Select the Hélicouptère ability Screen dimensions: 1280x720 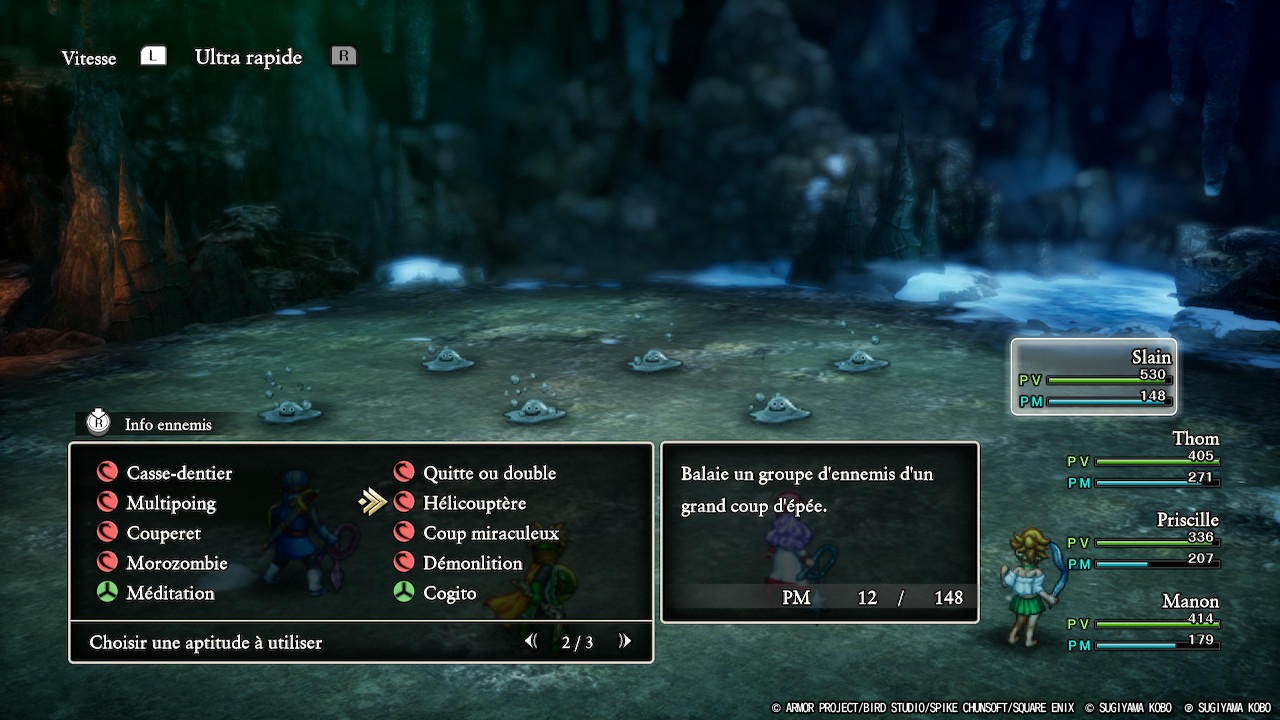point(473,503)
